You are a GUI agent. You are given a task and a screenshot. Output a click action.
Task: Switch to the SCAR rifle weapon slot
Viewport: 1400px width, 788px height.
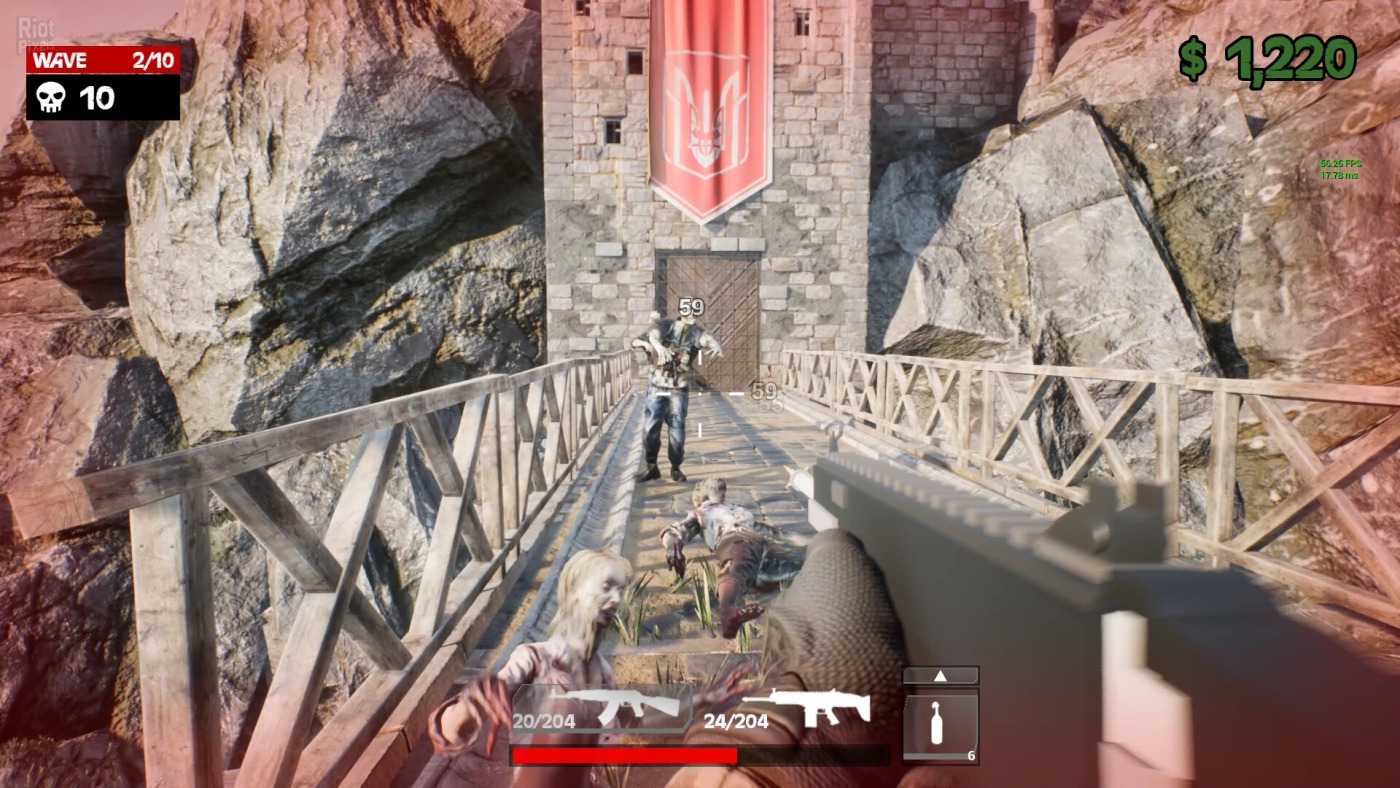(x=790, y=708)
